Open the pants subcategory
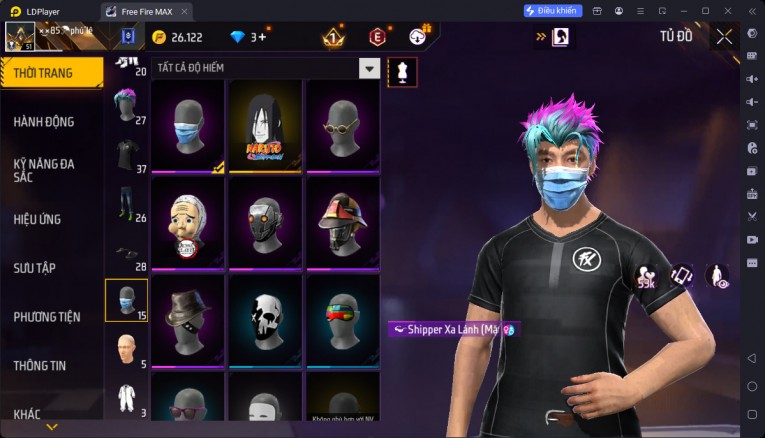765x438 pixels. tap(125, 204)
